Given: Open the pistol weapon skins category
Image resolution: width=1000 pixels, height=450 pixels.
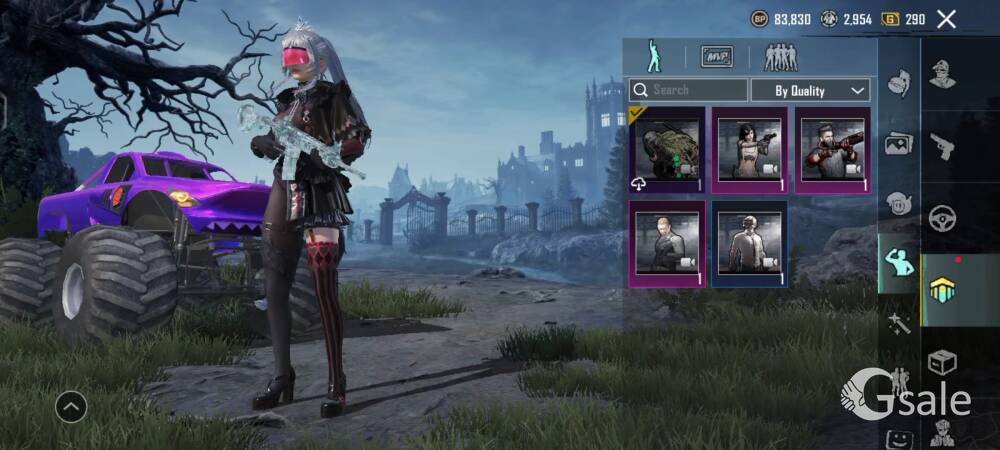Looking at the screenshot, I should pyautogui.click(x=941, y=146).
